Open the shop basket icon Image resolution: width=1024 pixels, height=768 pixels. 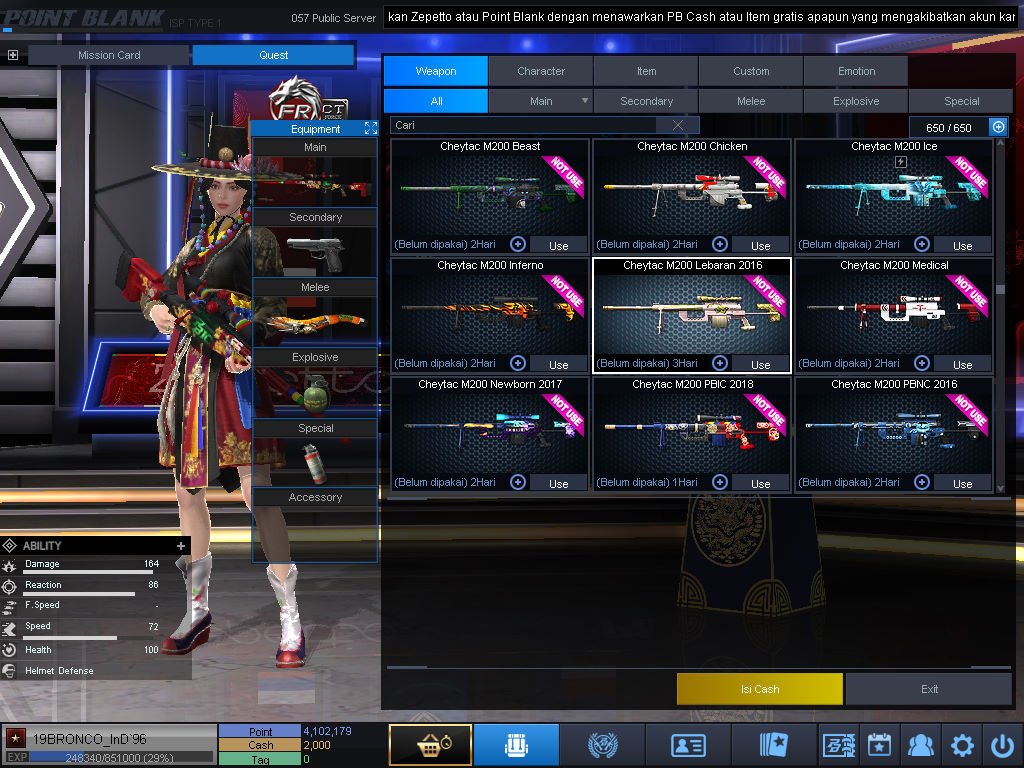click(x=430, y=745)
